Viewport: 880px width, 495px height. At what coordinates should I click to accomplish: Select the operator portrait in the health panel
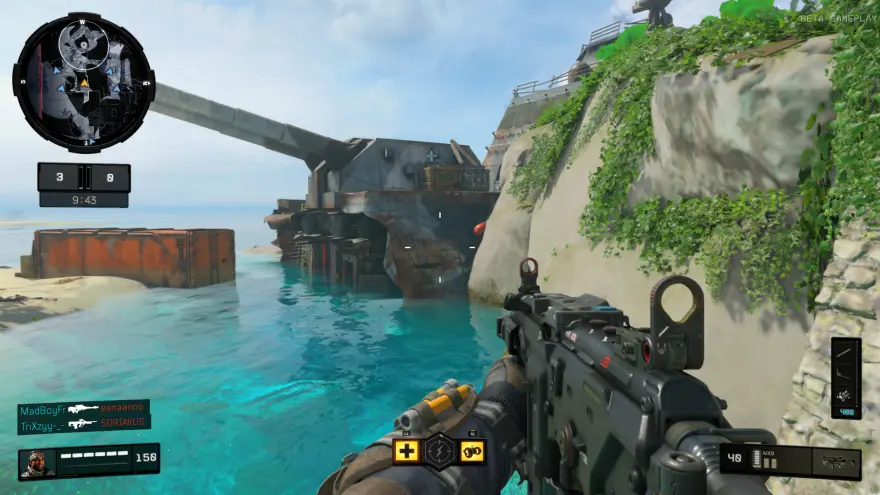tap(36, 463)
